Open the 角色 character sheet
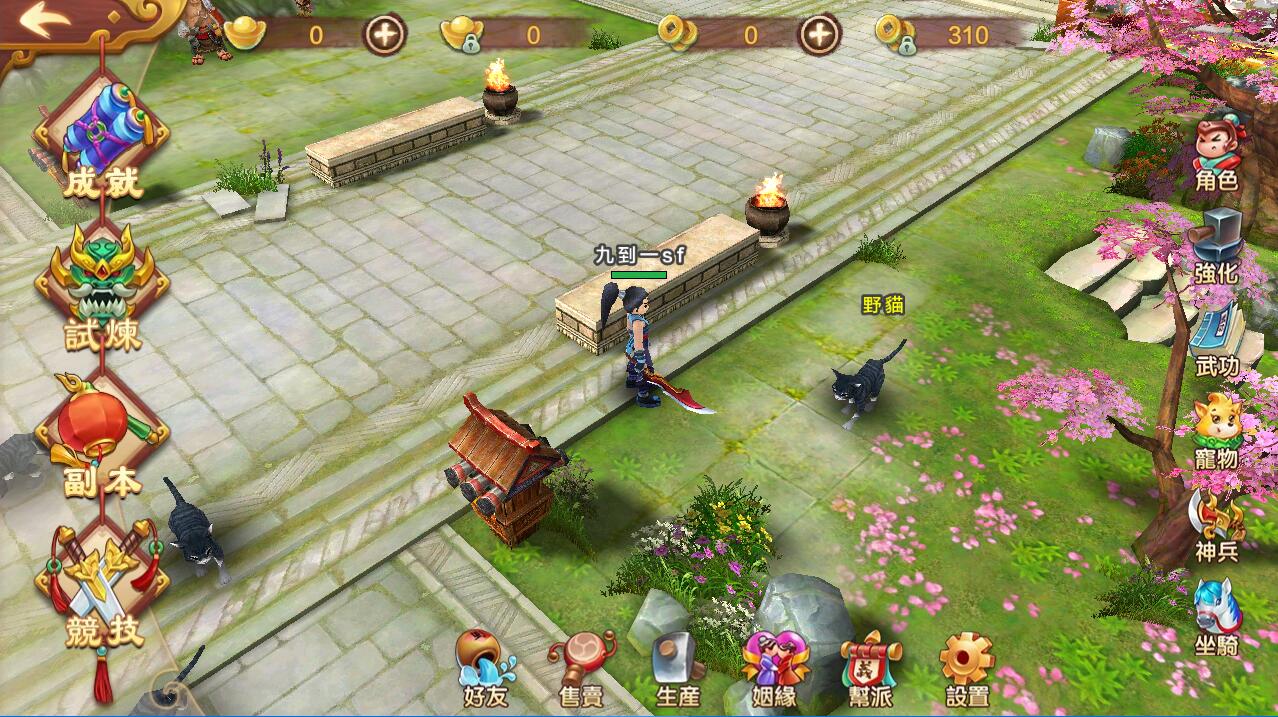 coord(1217,155)
